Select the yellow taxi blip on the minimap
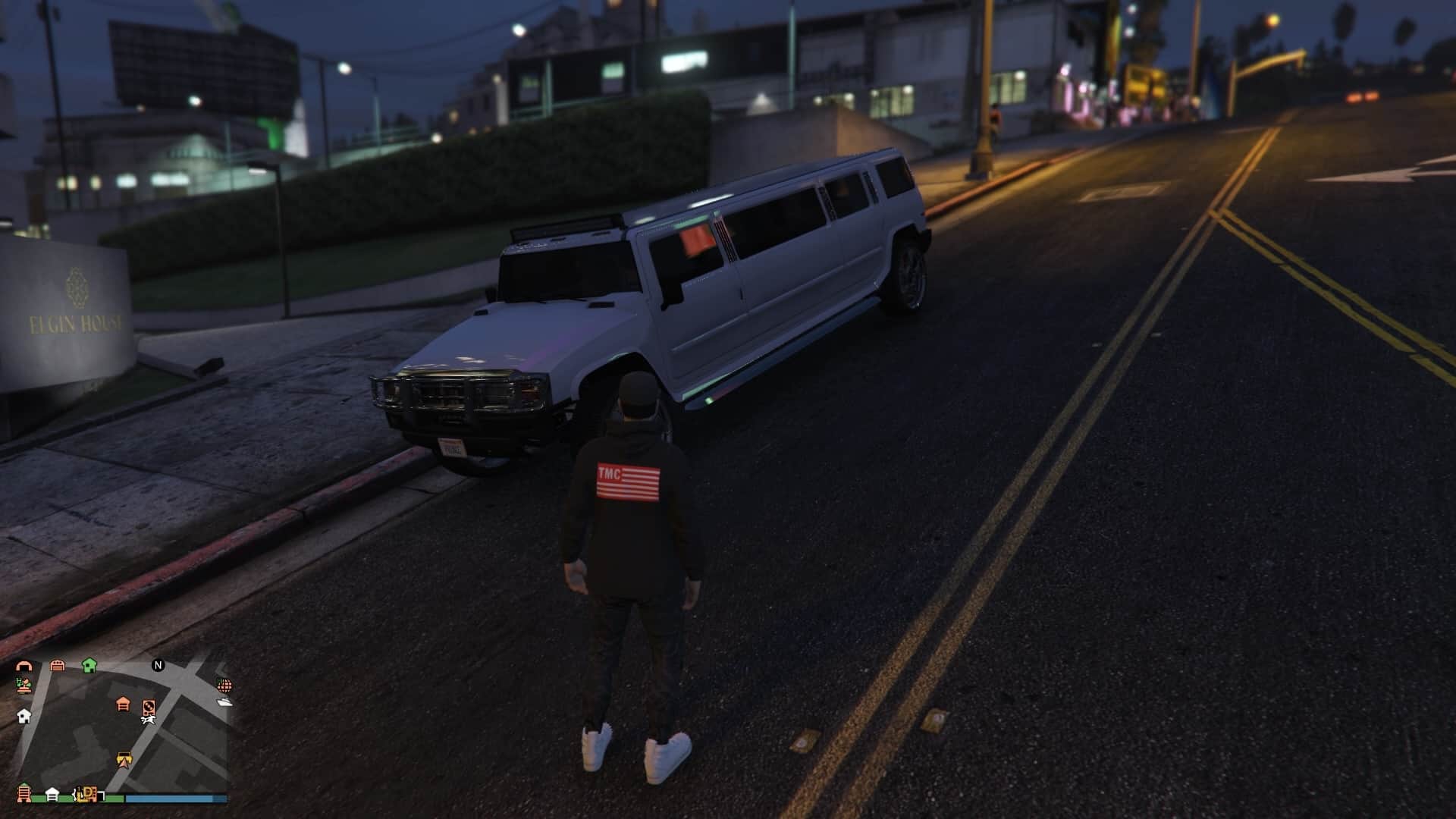Viewport: 1456px width, 819px height. coord(124,757)
